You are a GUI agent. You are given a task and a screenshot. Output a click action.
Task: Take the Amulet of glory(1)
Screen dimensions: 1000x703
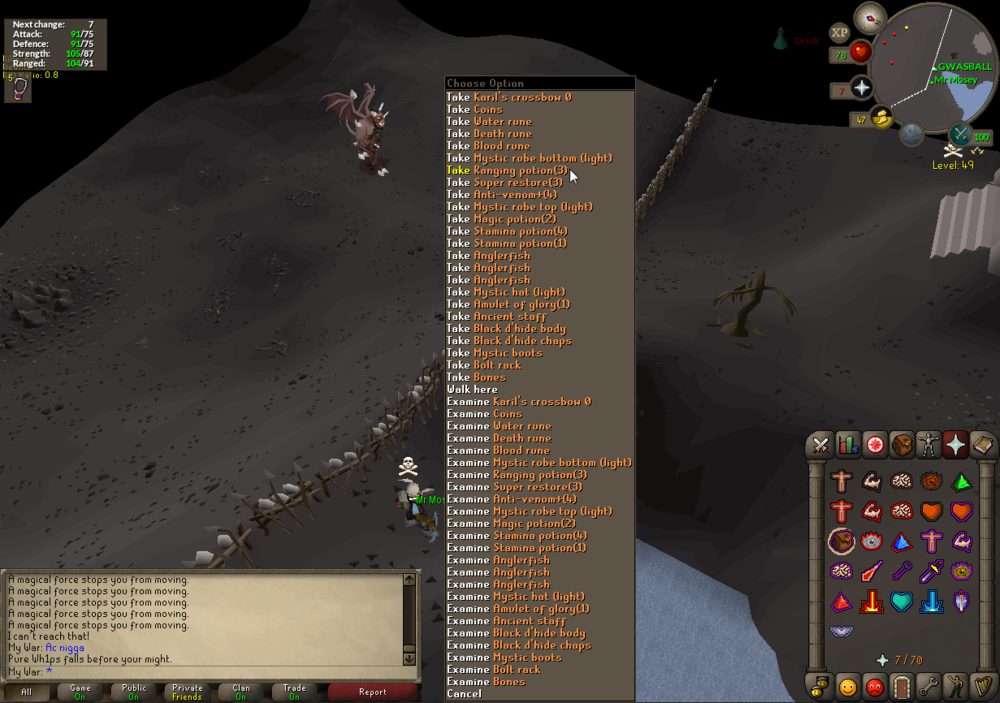click(x=509, y=304)
